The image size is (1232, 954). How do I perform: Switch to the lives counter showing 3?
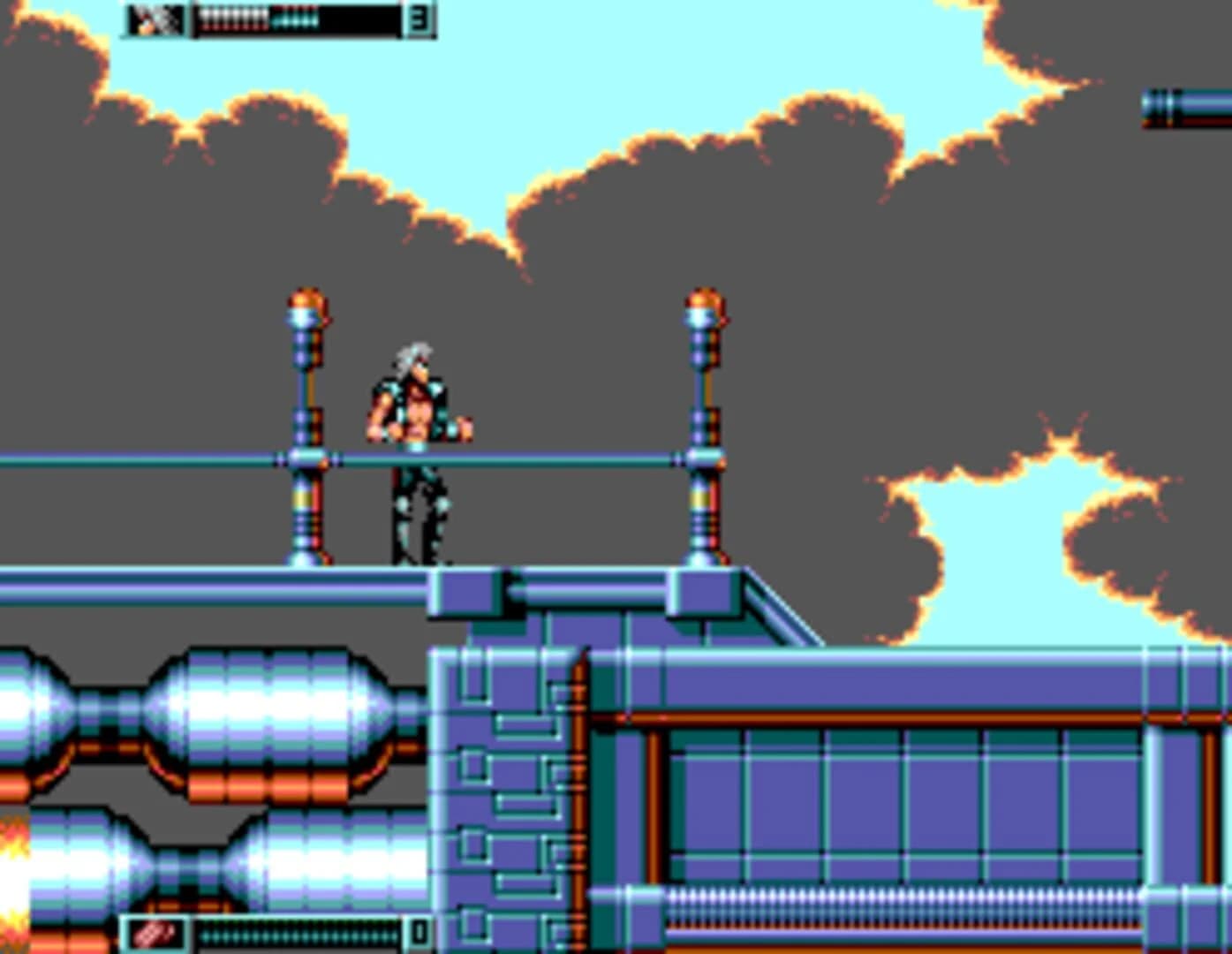pyautogui.click(x=419, y=19)
